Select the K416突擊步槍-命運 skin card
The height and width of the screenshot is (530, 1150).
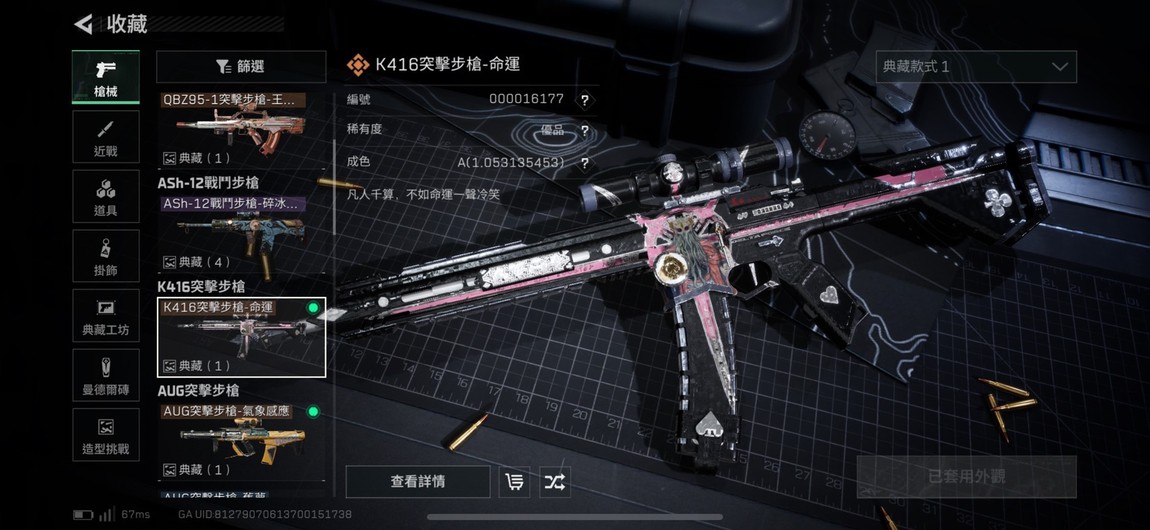tap(241, 337)
